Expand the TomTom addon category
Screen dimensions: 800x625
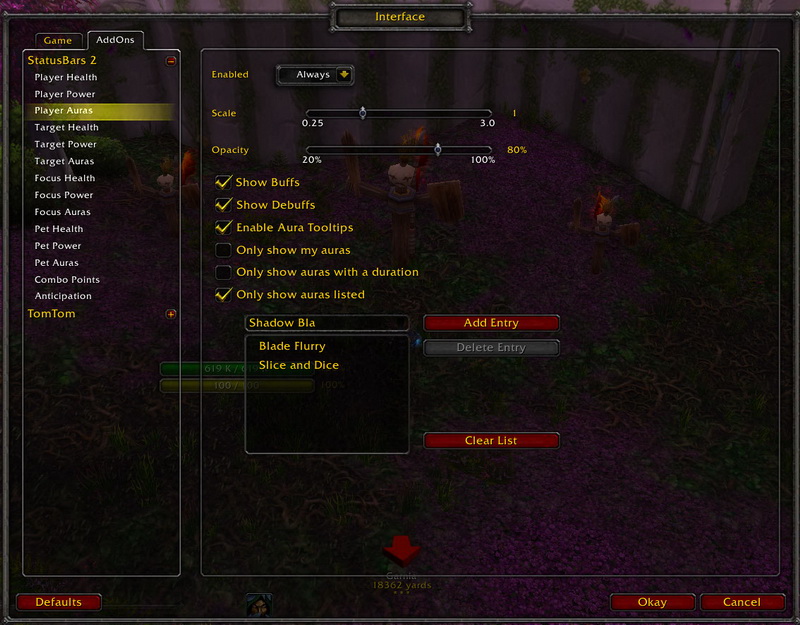point(171,314)
